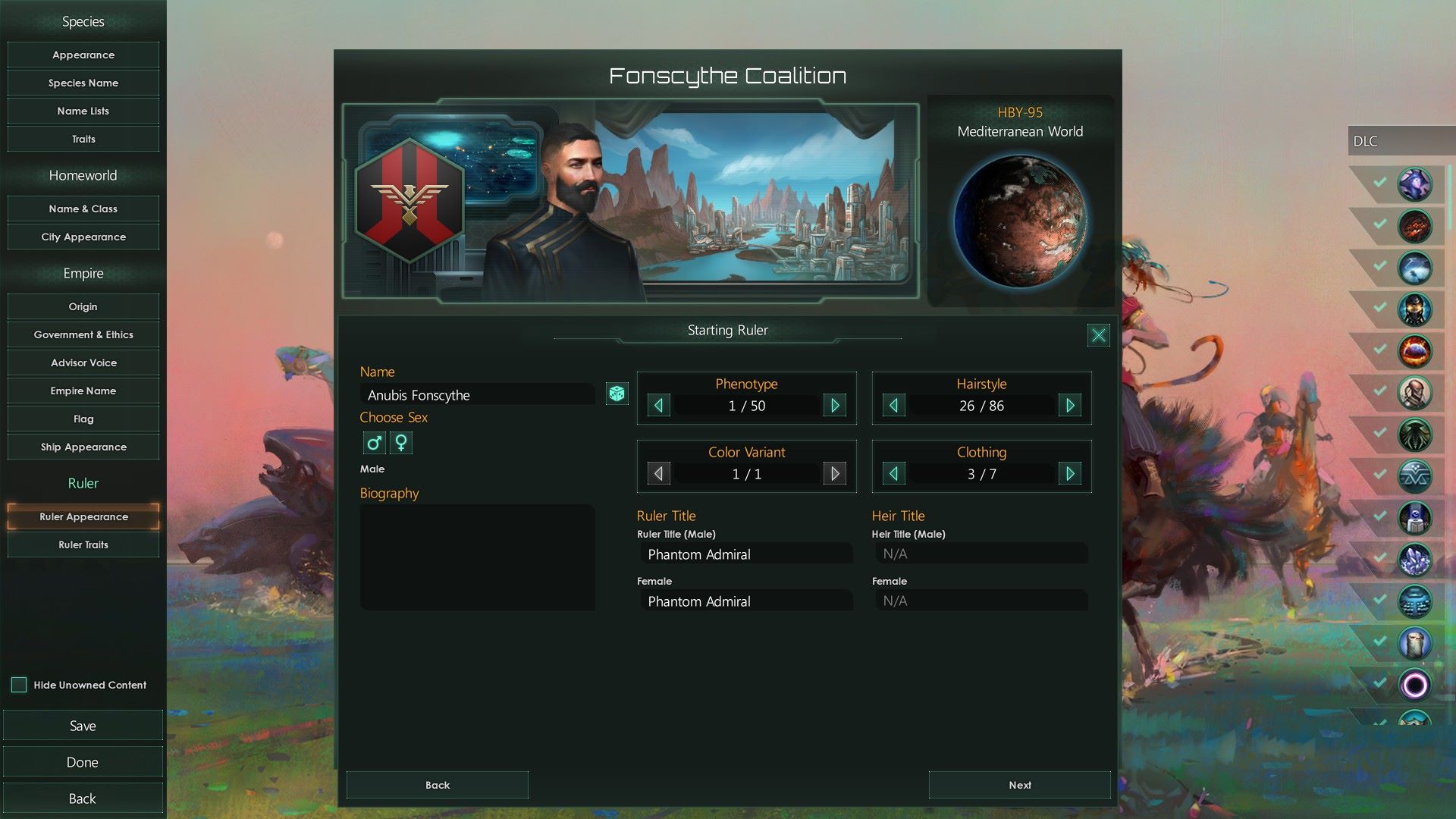Save the empire configuration

pyautogui.click(x=83, y=725)
